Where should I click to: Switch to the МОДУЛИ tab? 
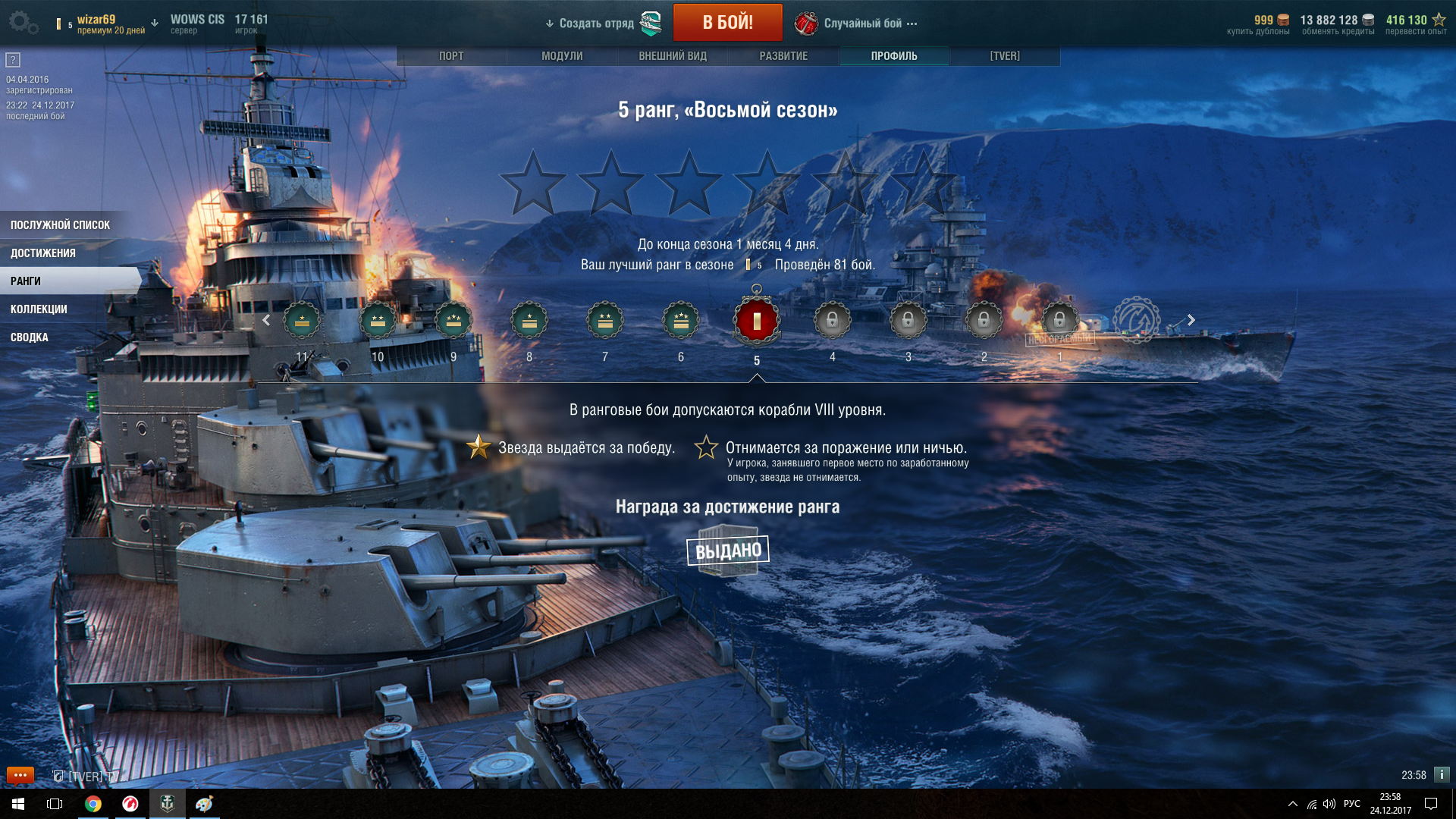(x=562, y=56)
